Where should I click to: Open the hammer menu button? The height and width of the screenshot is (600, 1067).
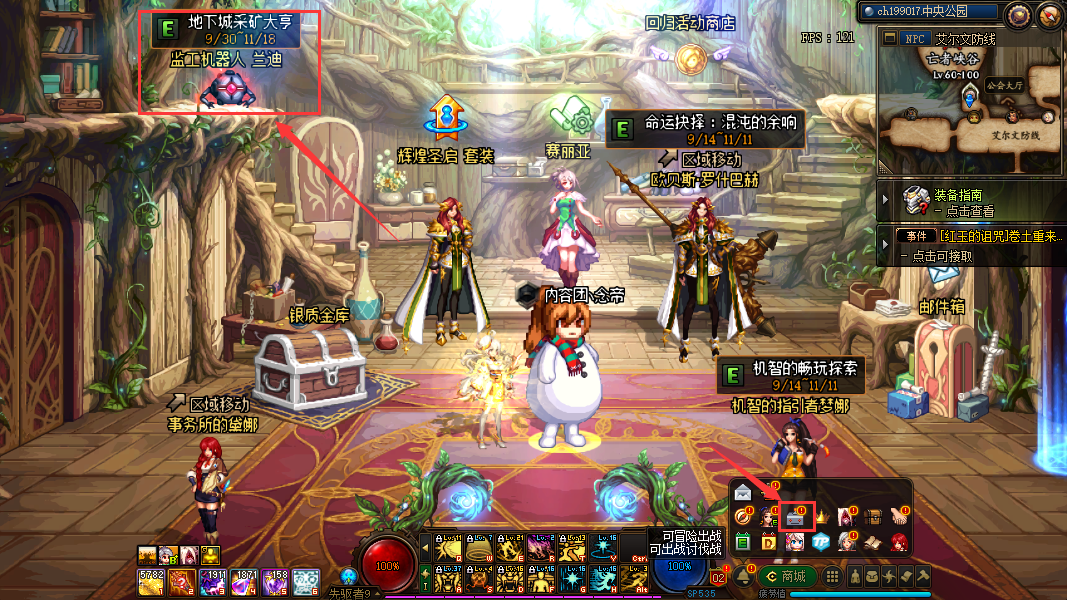click(923, 577)
